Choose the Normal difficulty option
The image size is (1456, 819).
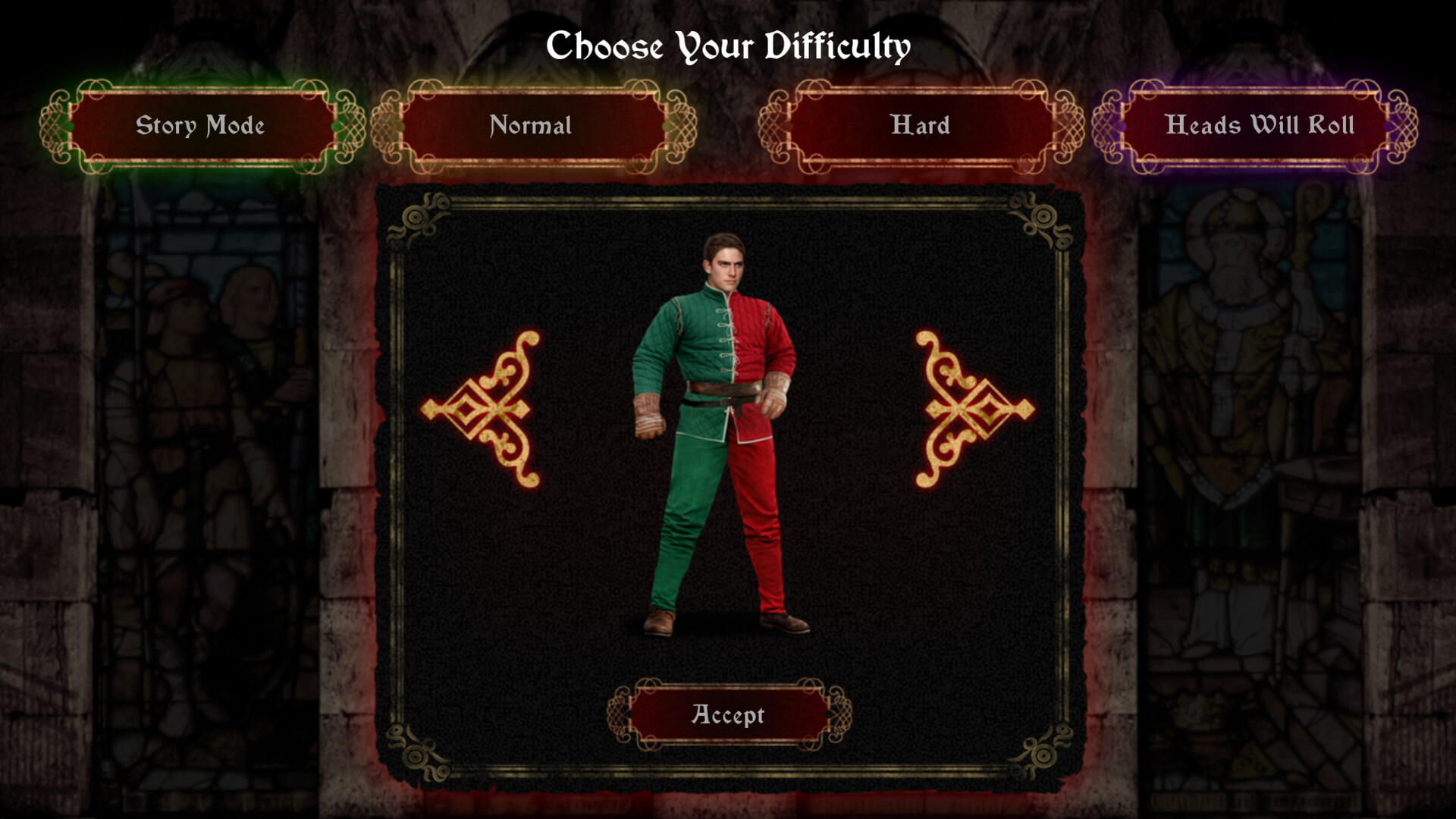click(x=532, y=126)
